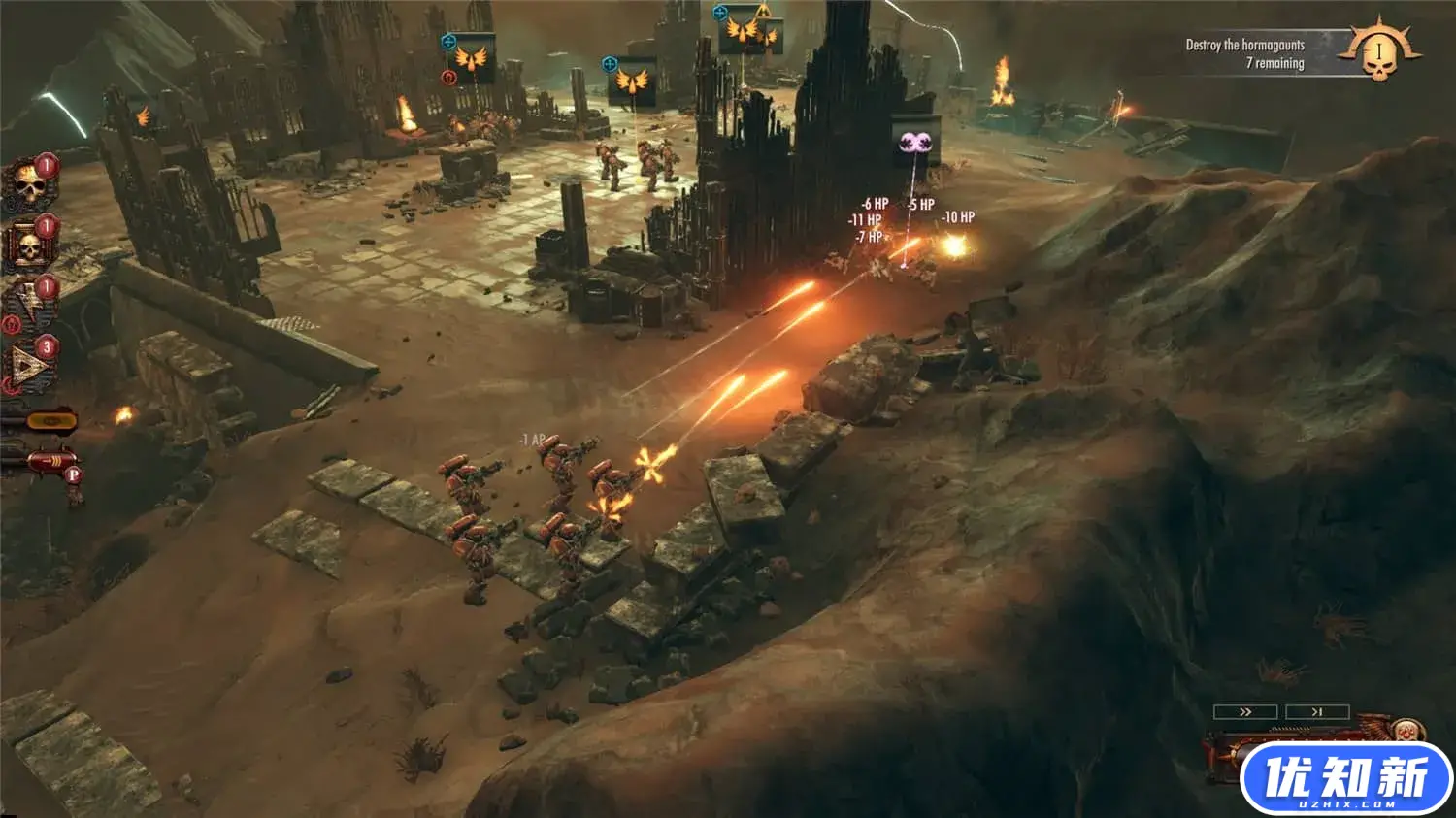Click the winged skull faction emblem bottom right
The height and width of the screenshot is (818, 1456).
click(x=1406, y=731)
